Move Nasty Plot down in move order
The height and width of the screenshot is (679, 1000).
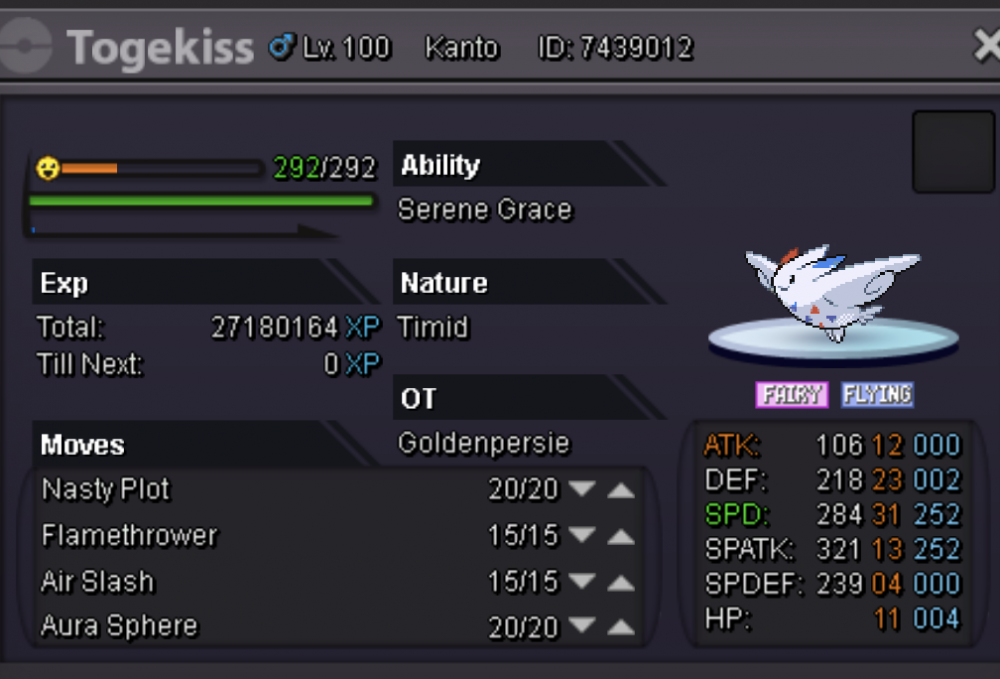(x=581, y=491)
